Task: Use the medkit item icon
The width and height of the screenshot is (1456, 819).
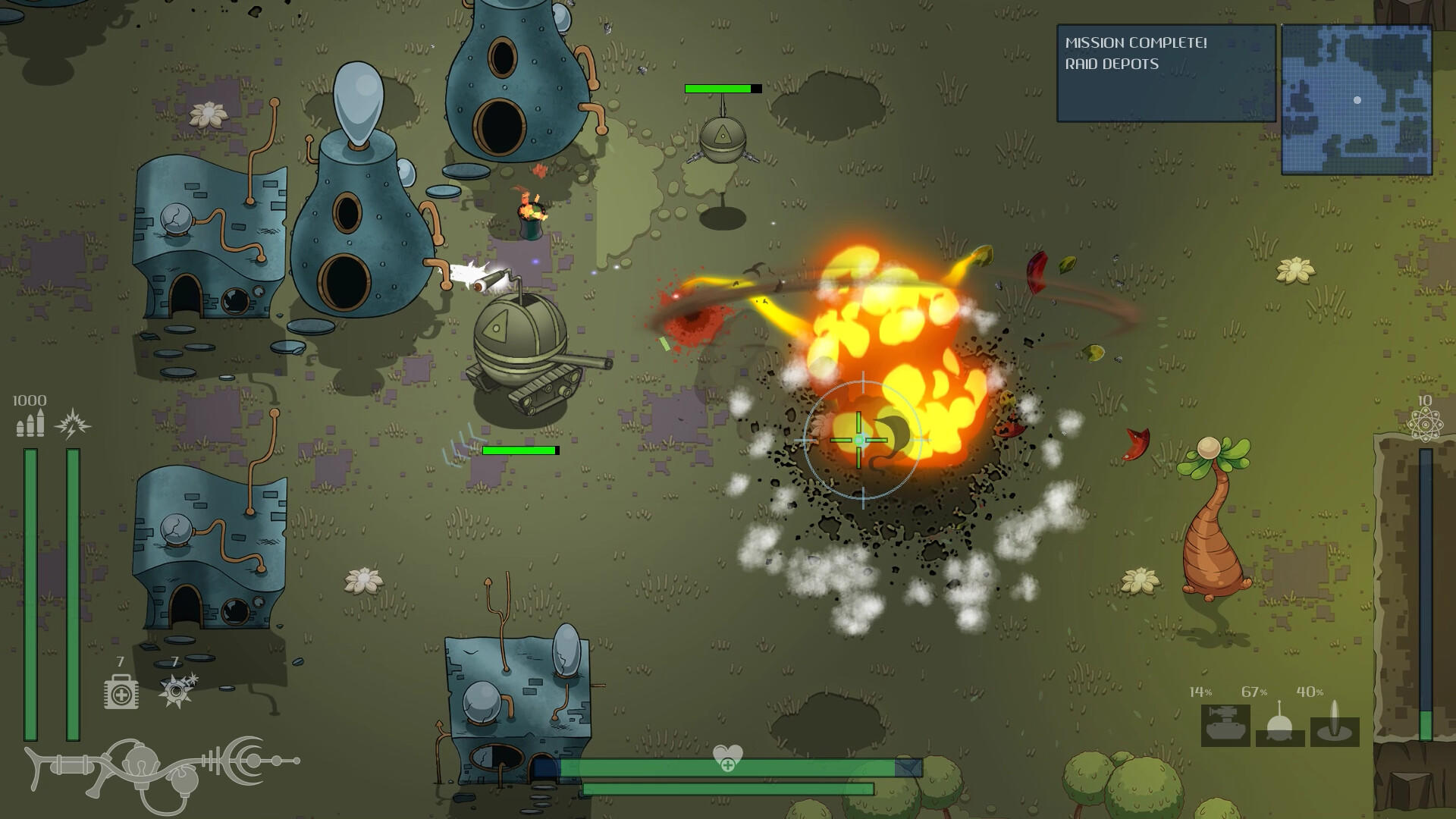Action: click(121, 691)
